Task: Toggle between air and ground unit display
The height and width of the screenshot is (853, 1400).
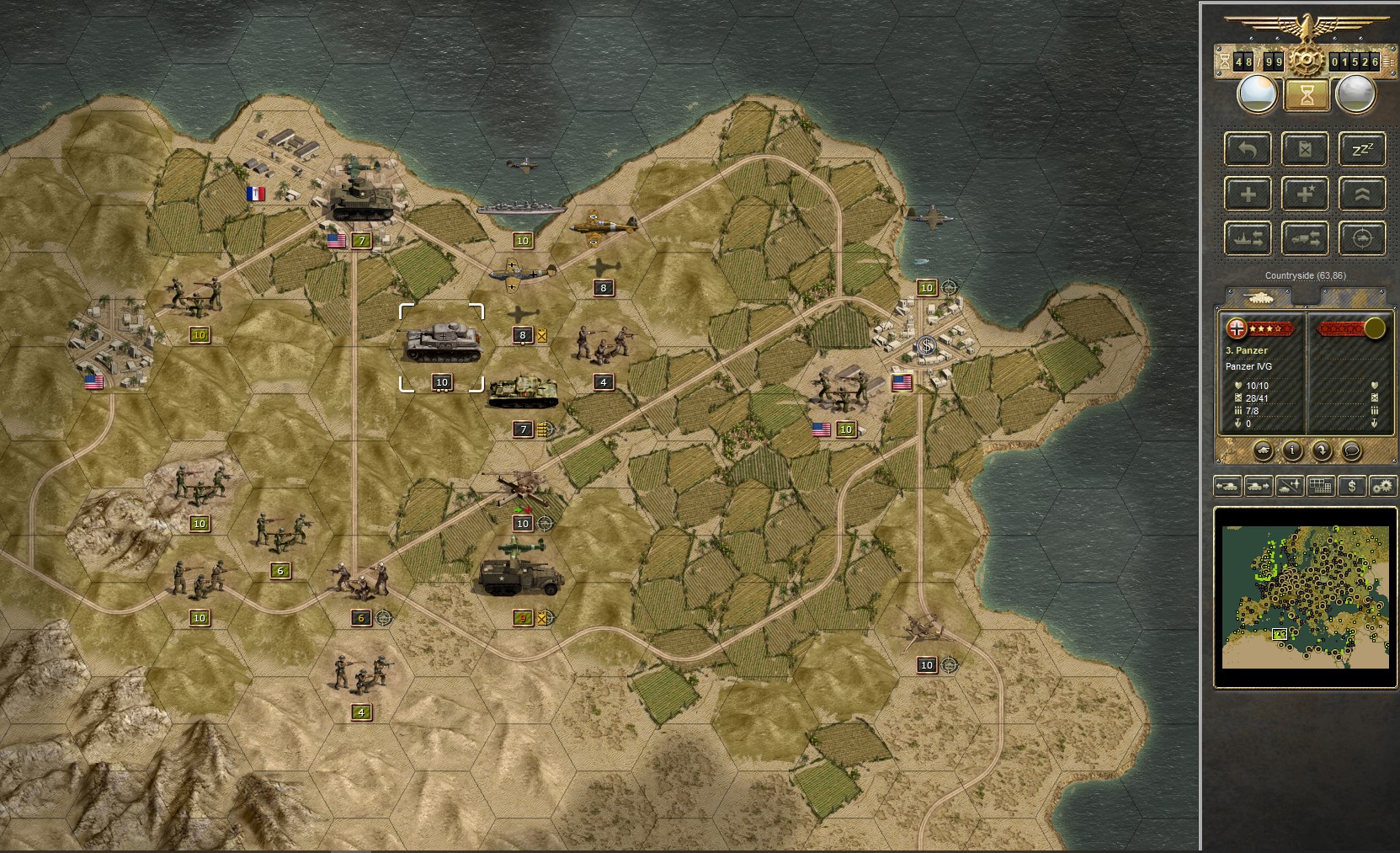Action: pyautogui.click(x=1290, y=486)
